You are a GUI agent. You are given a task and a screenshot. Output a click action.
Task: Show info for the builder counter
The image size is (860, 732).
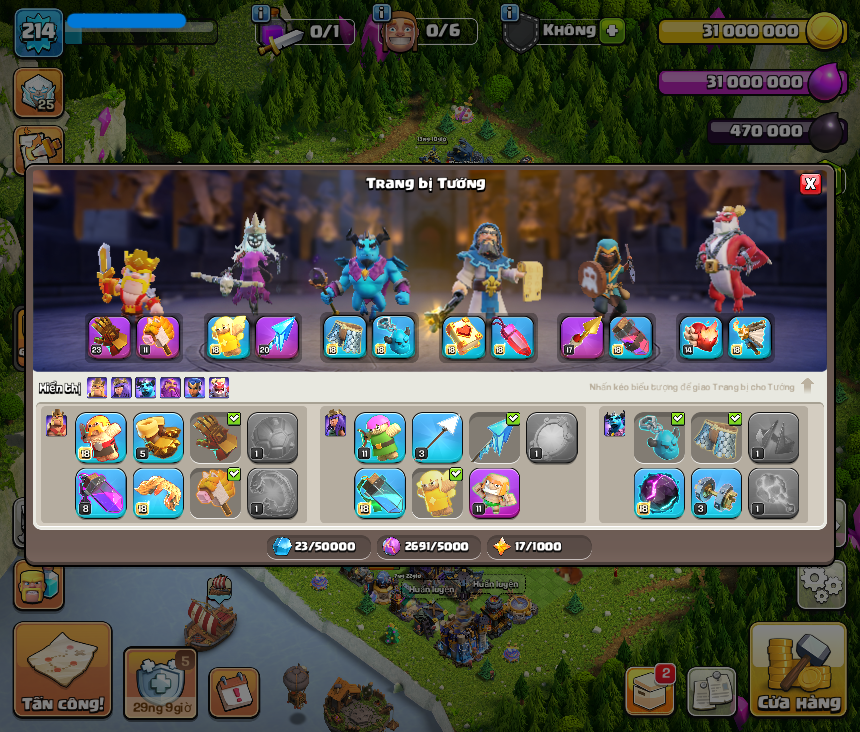pyautogui.click(x=381, y=13)
